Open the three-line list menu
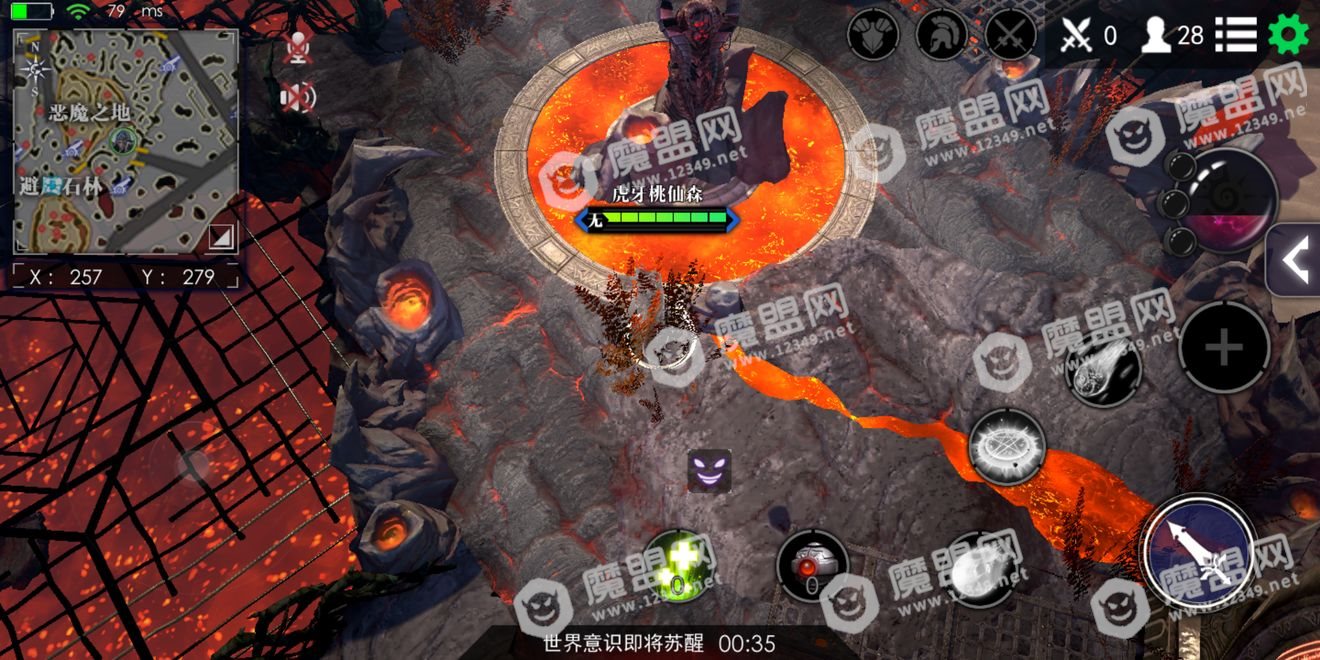The width and height of the screenshot is (1320, 660). pyautogui.click(x=1236, y=36)
